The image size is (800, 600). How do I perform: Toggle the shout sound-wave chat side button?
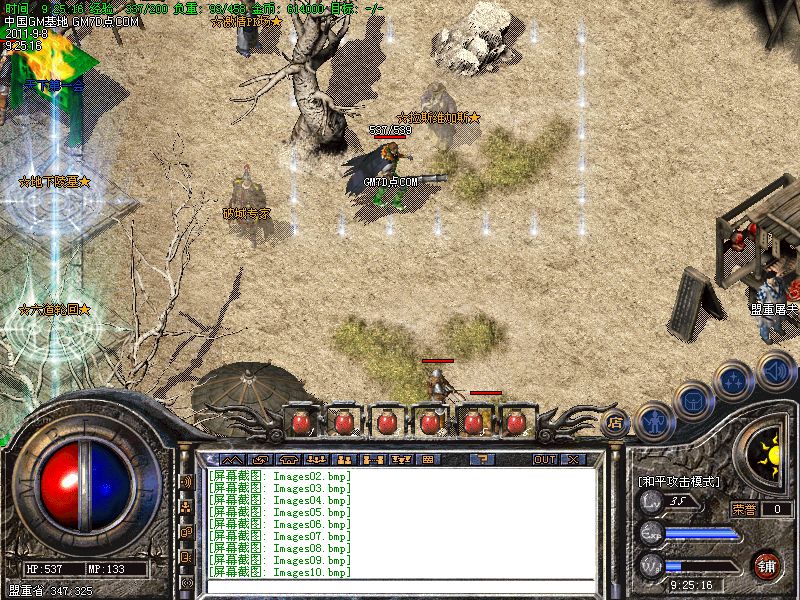click(x=186, y=481)
